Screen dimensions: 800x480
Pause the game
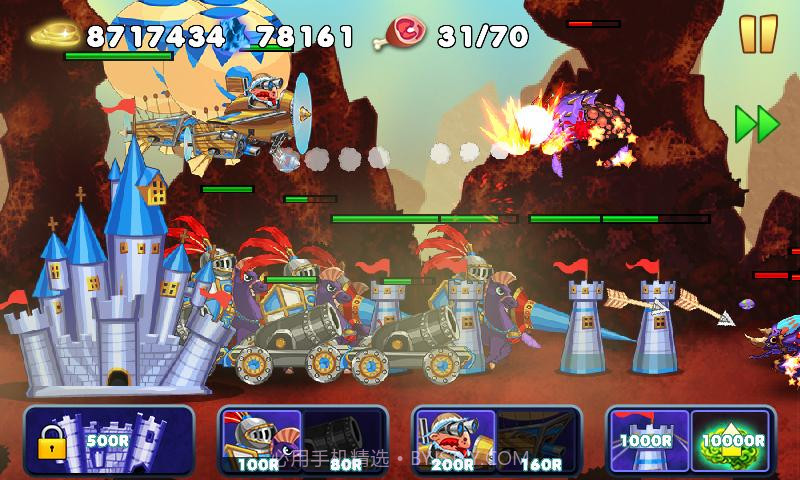click(758, 33)
